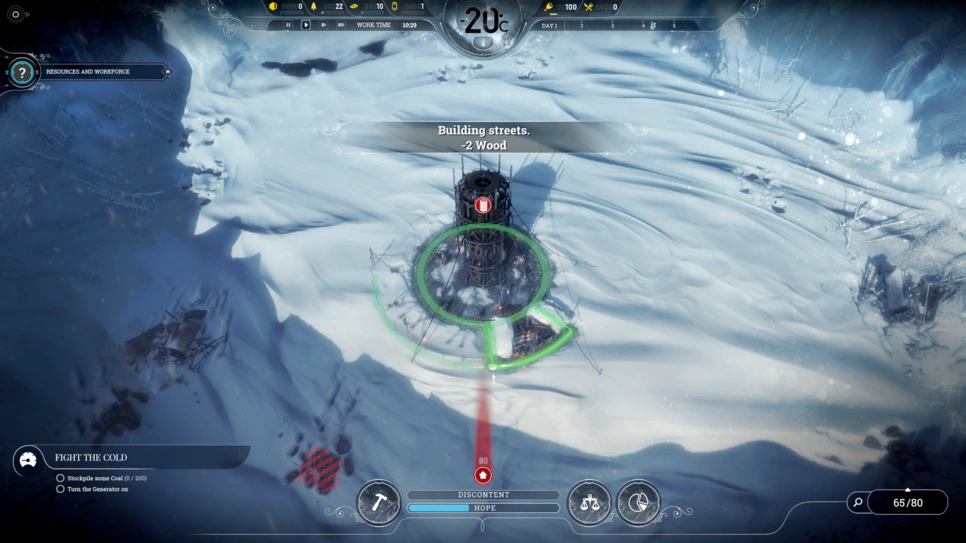The height and width of the screenshot is (543, 966).
Task: Open the construction hammer menu
Action: point(379,503)
